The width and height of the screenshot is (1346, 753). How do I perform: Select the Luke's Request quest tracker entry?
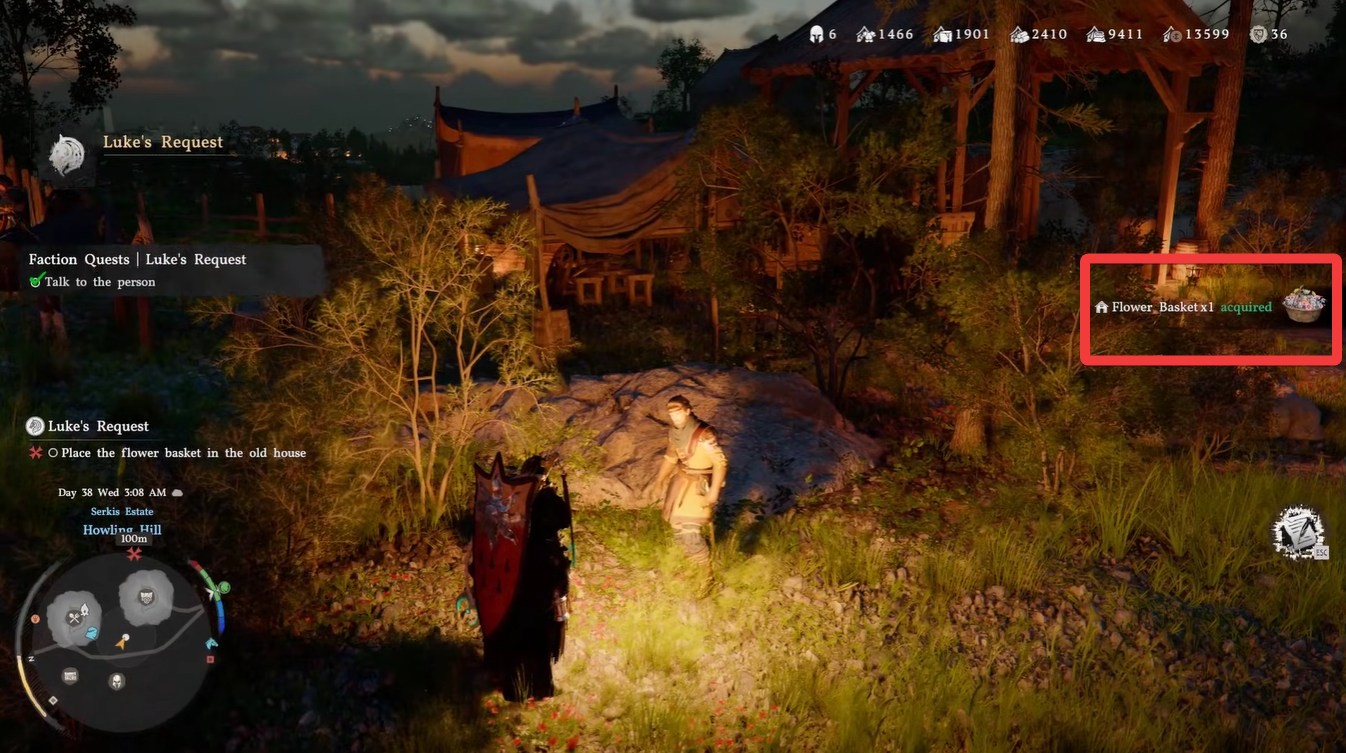pyautogui.click(x=98, y=426)
